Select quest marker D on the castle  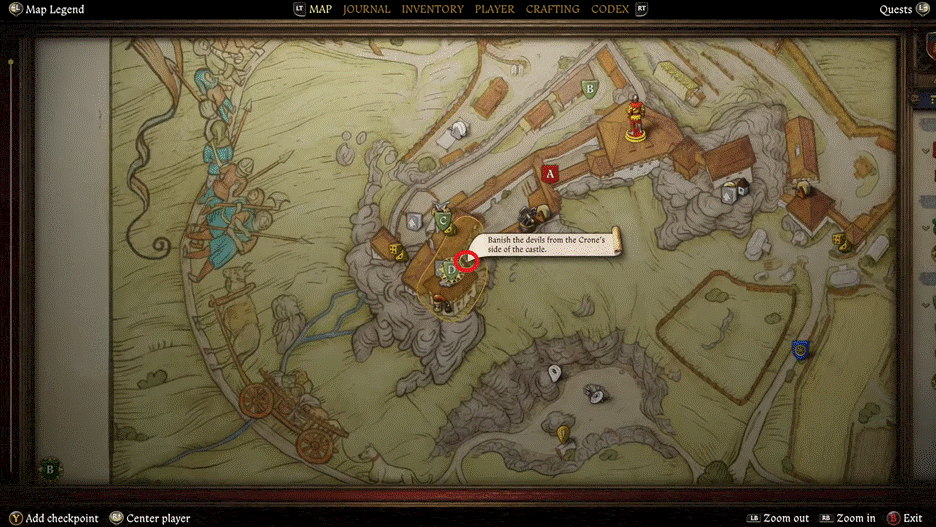[x=451, y=268]
